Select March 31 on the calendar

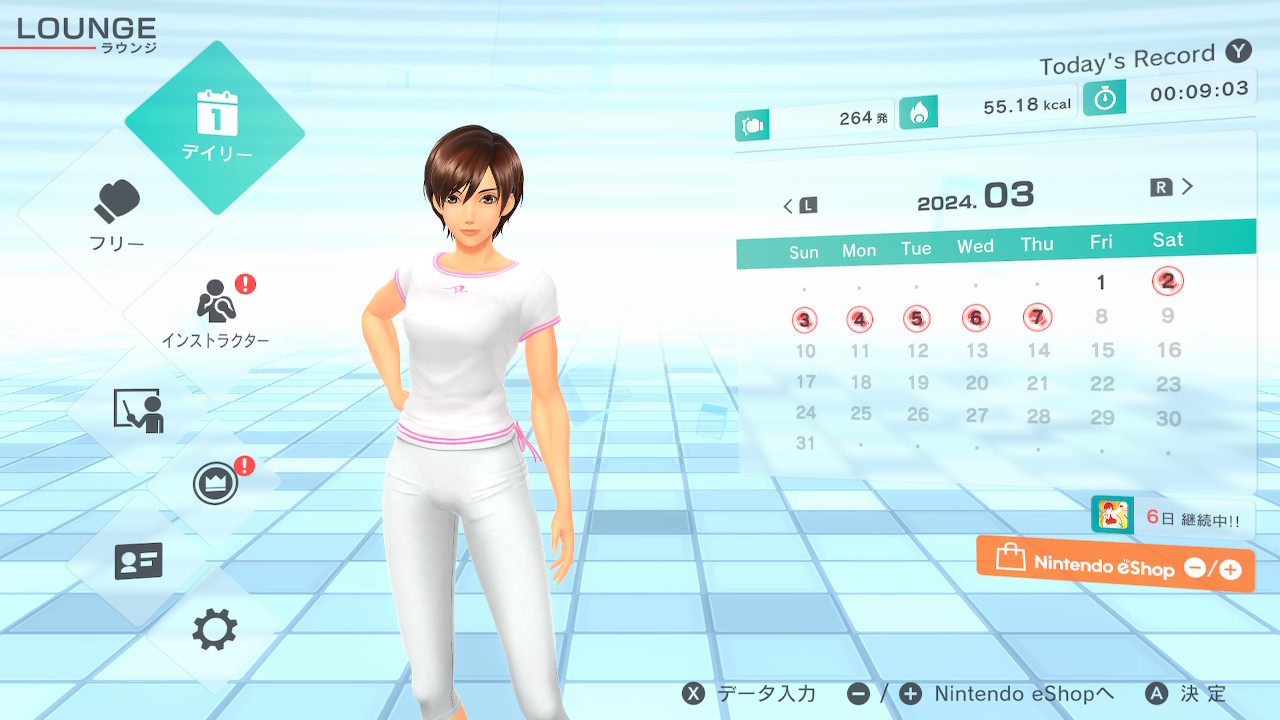coord(805,443)
